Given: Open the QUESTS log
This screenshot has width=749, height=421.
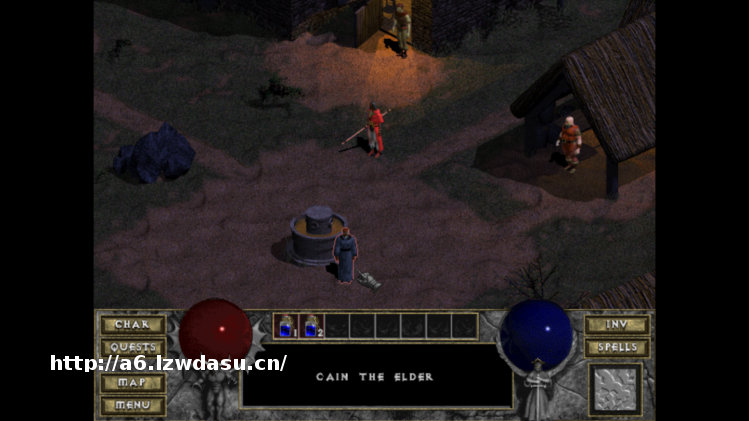Looking at the screenshot, I should pyautogui.click(x=132, y=346).
